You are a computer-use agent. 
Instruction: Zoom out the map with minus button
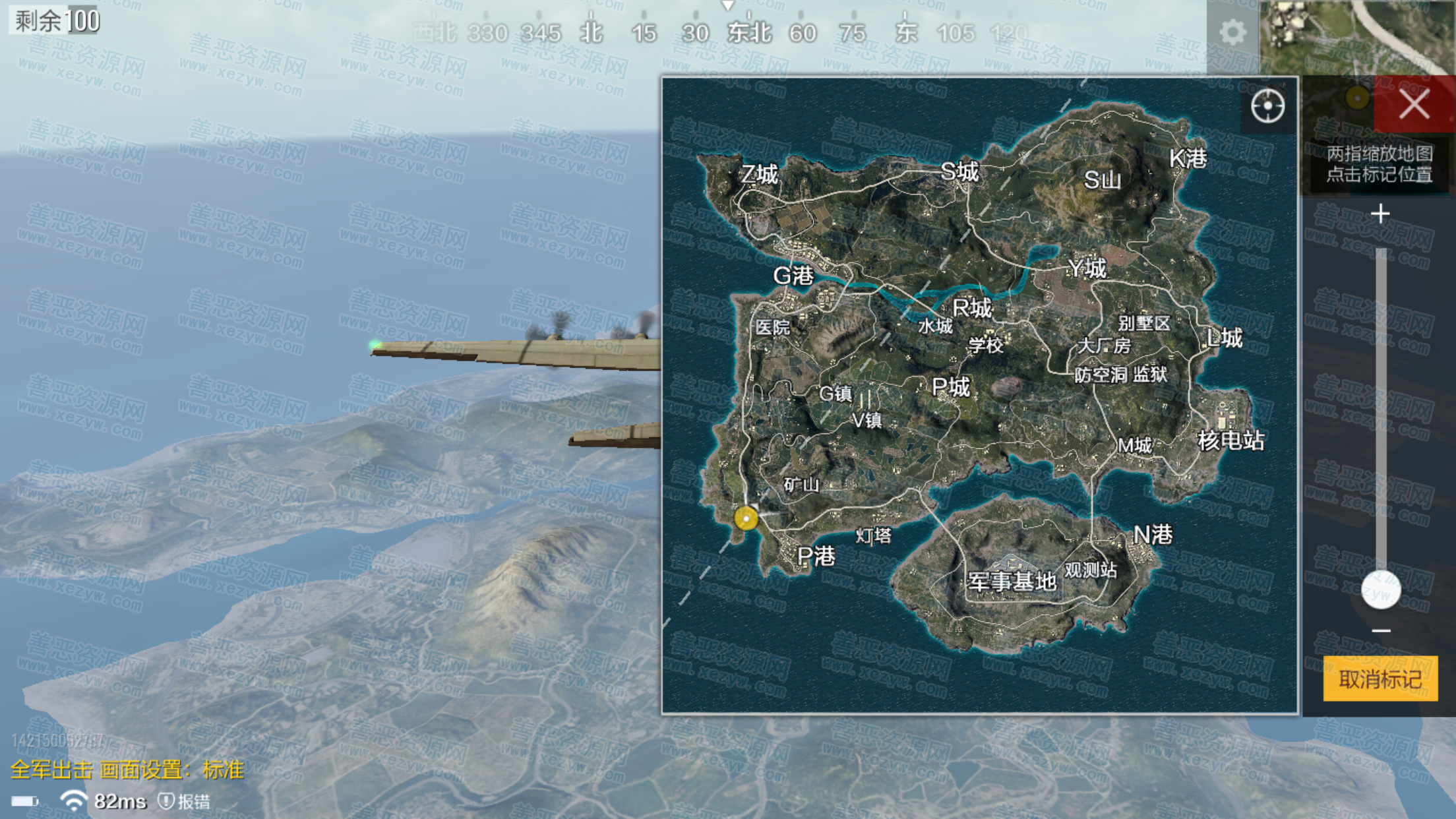click(x=1381, y=630)
